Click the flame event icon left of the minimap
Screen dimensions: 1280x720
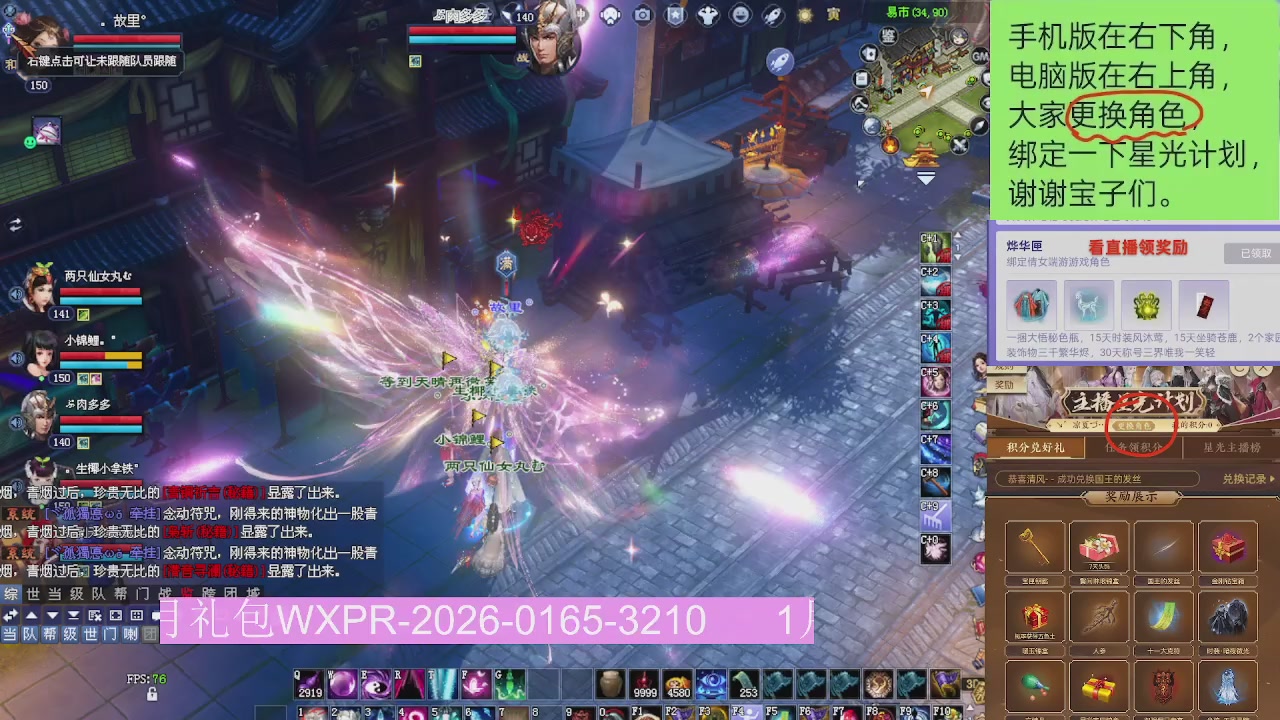point(889,146)
